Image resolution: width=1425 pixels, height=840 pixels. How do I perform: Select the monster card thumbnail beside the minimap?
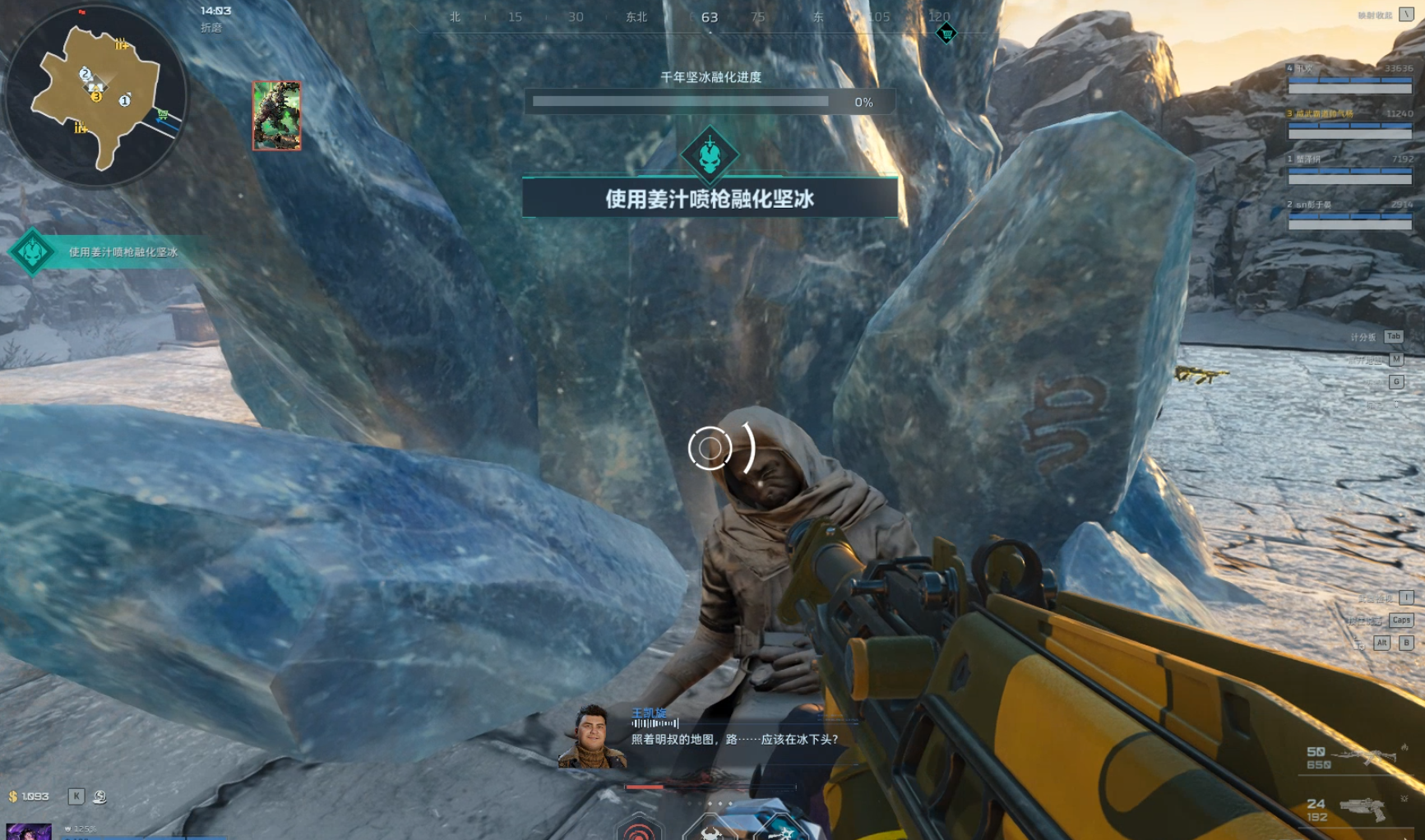pos(276,116)
